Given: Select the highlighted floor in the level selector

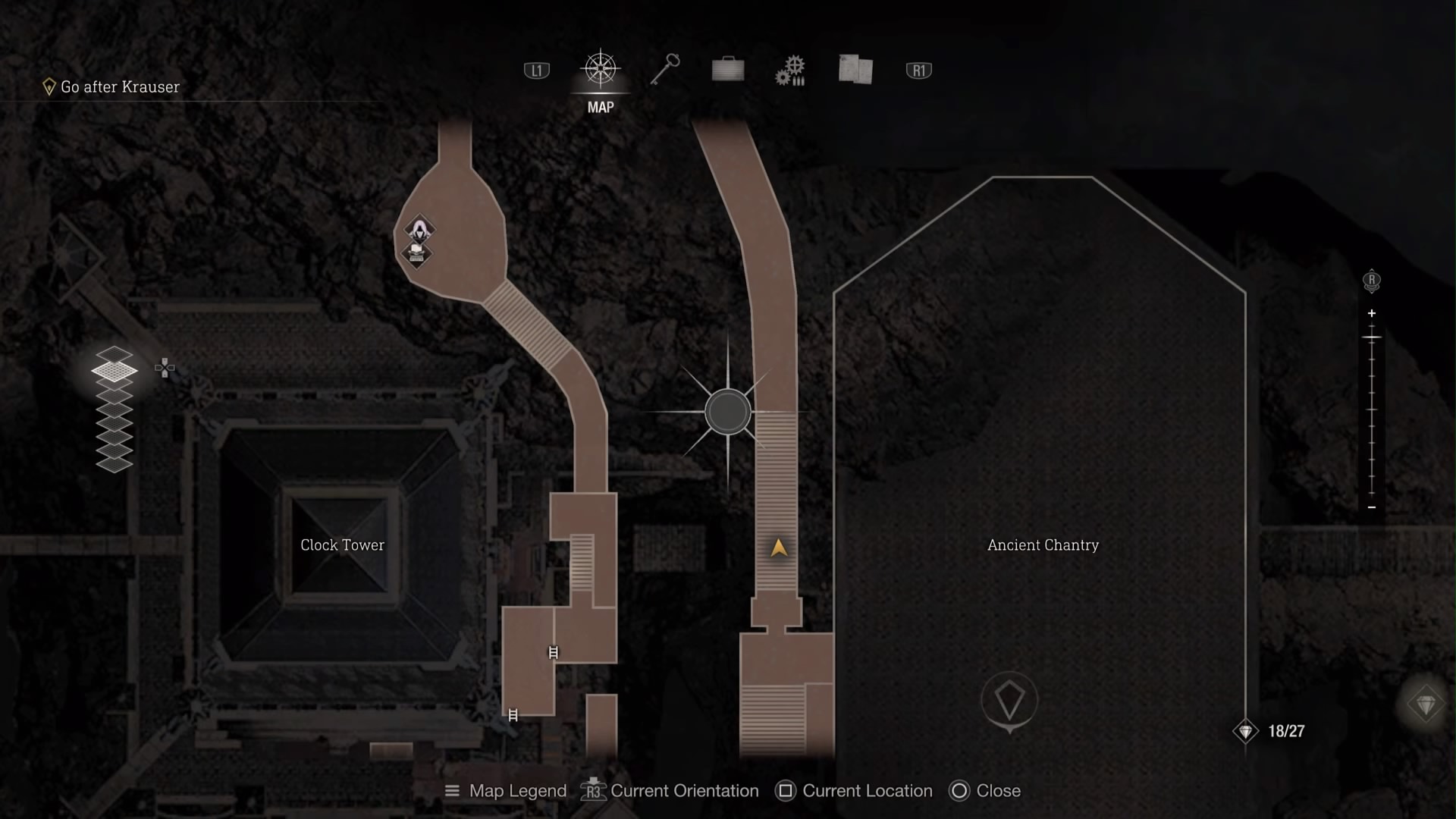Looking at the screenshot, I should [x=115, y=371].
